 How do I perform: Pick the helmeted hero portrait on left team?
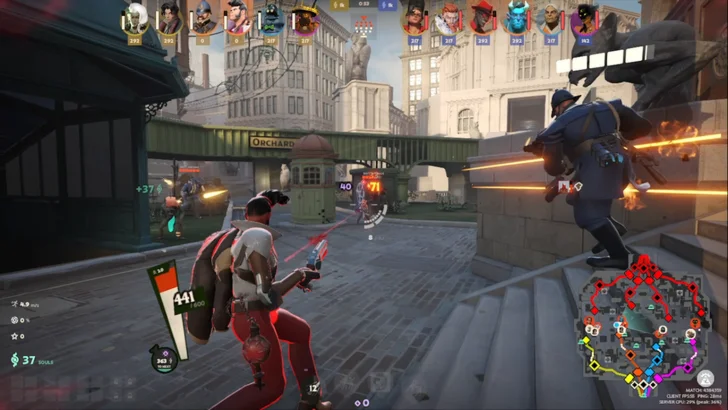tap(204, 18)
